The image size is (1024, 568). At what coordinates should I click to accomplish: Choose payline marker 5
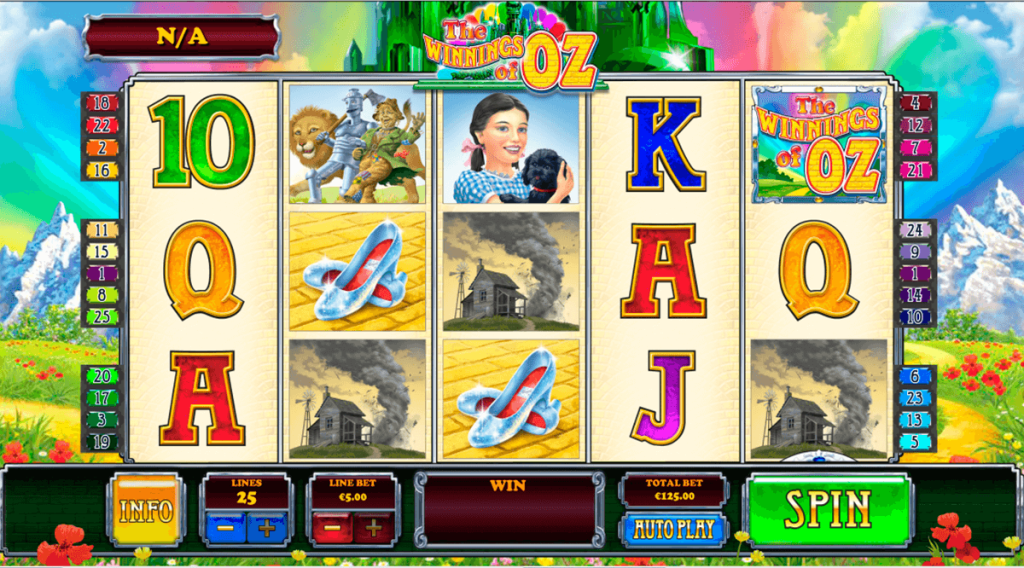tap(917, 441)
